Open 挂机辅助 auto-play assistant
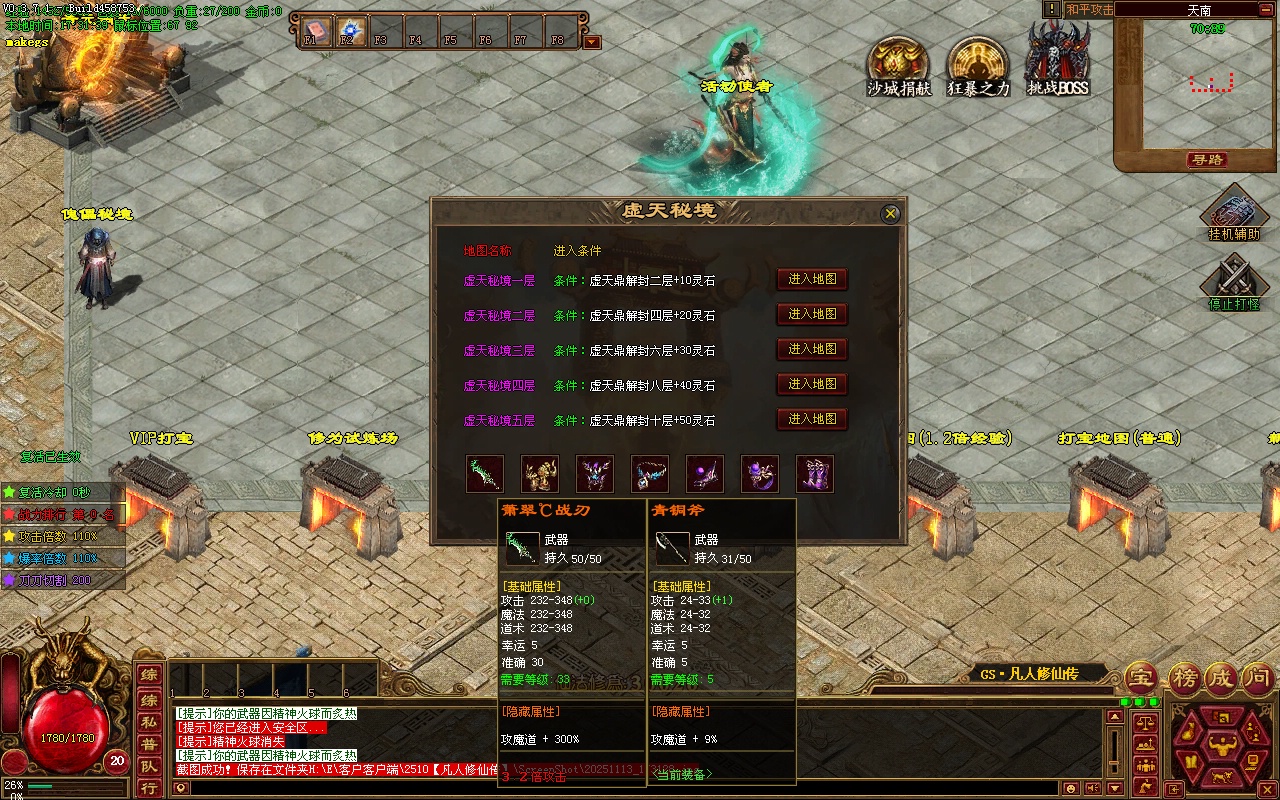The width and height of the screenshot is (1280, 800). coord(1234,212)
